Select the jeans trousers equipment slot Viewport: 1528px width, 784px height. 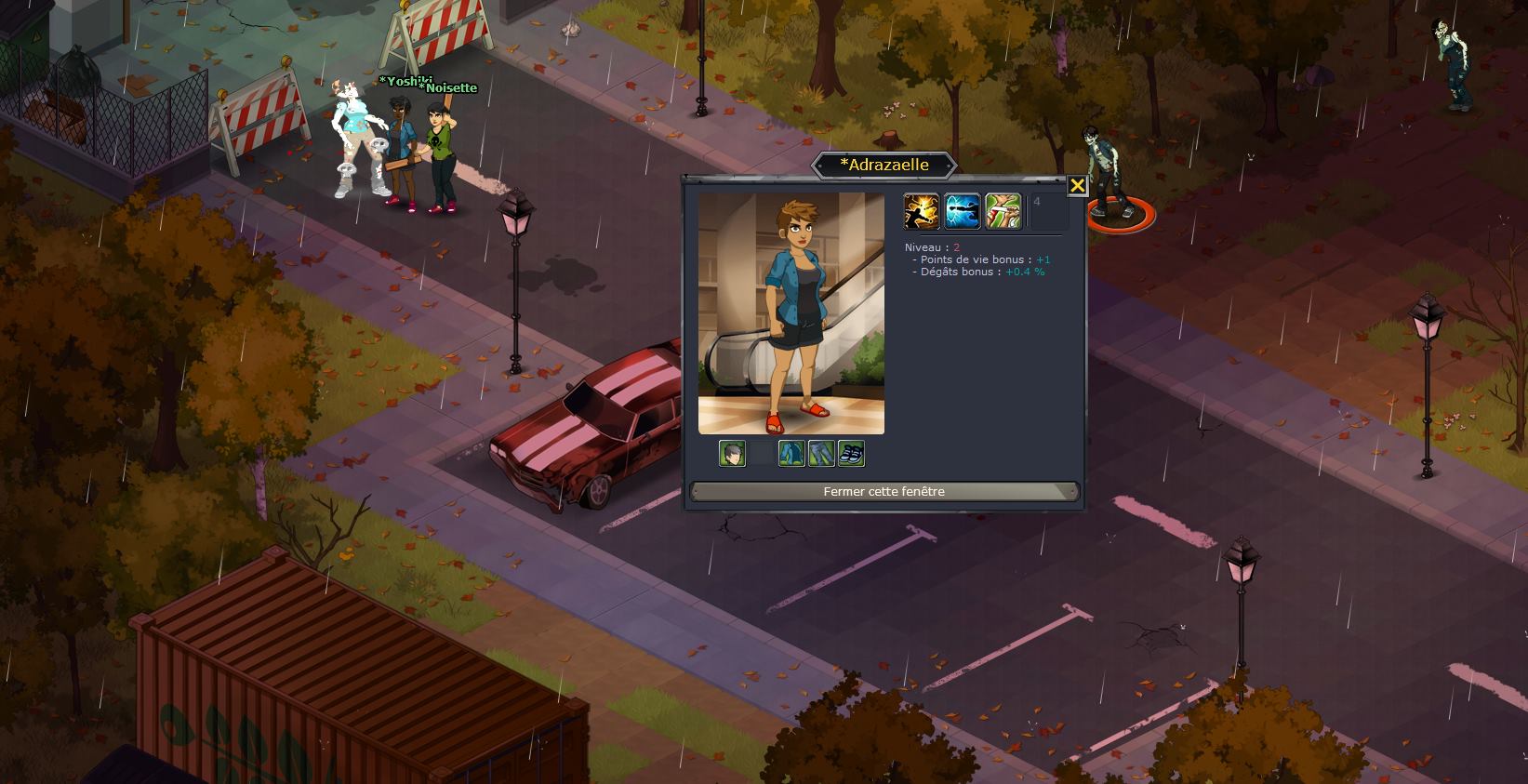[x=821, y=453]
